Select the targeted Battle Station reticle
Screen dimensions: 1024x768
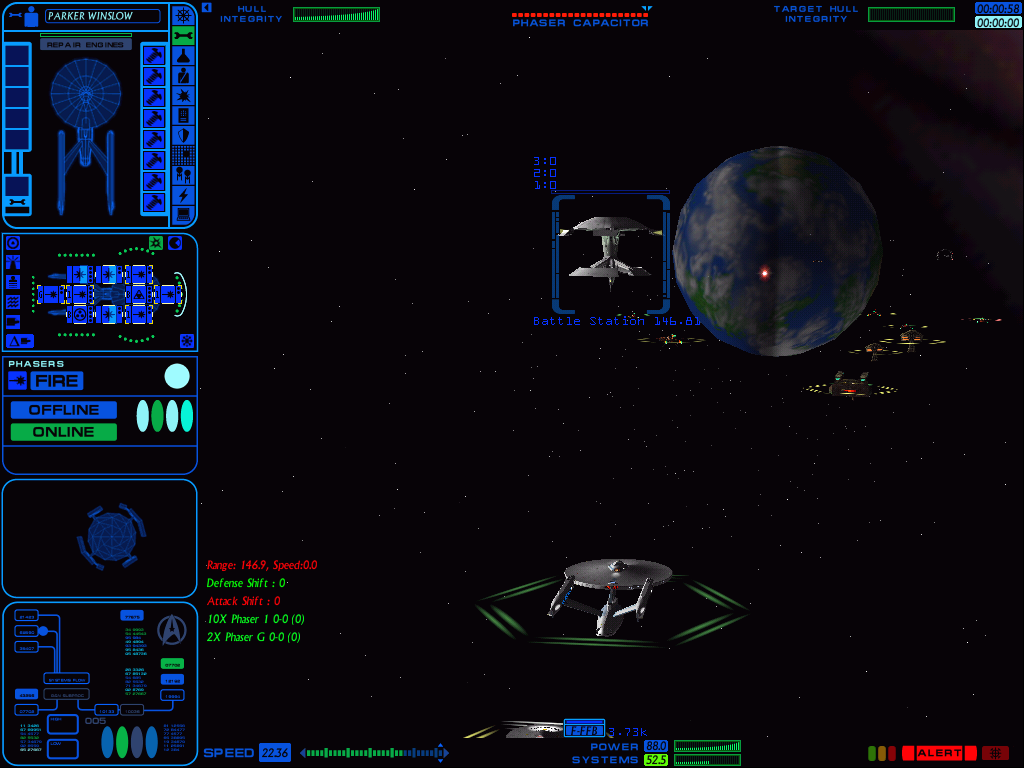point(610,254)
